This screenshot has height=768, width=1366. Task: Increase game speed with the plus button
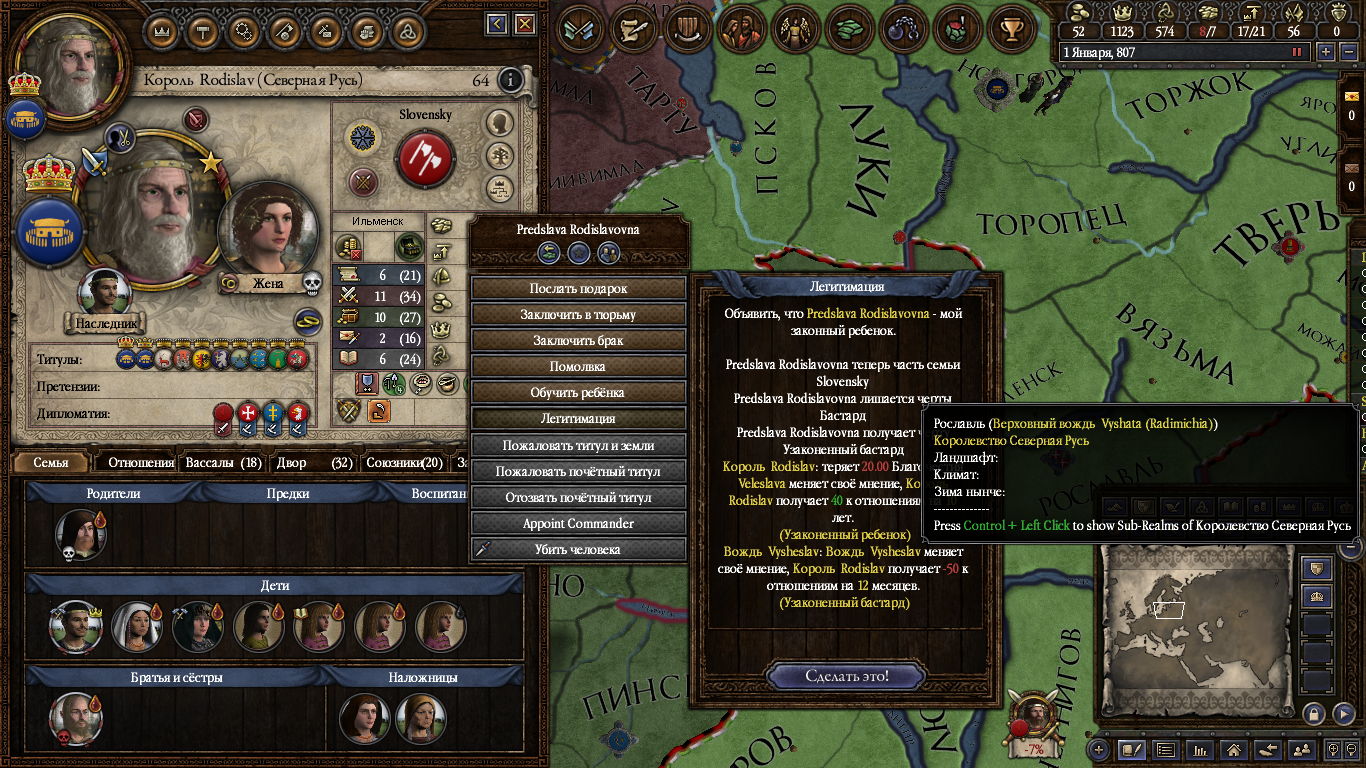click(1326, 52)
